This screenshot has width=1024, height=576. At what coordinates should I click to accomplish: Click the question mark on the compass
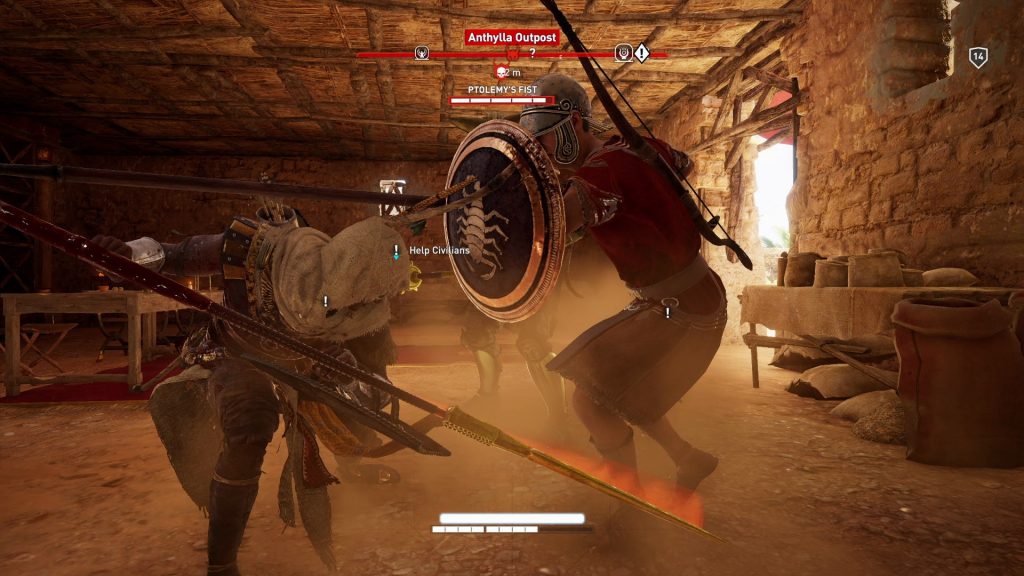pos(532,52)
